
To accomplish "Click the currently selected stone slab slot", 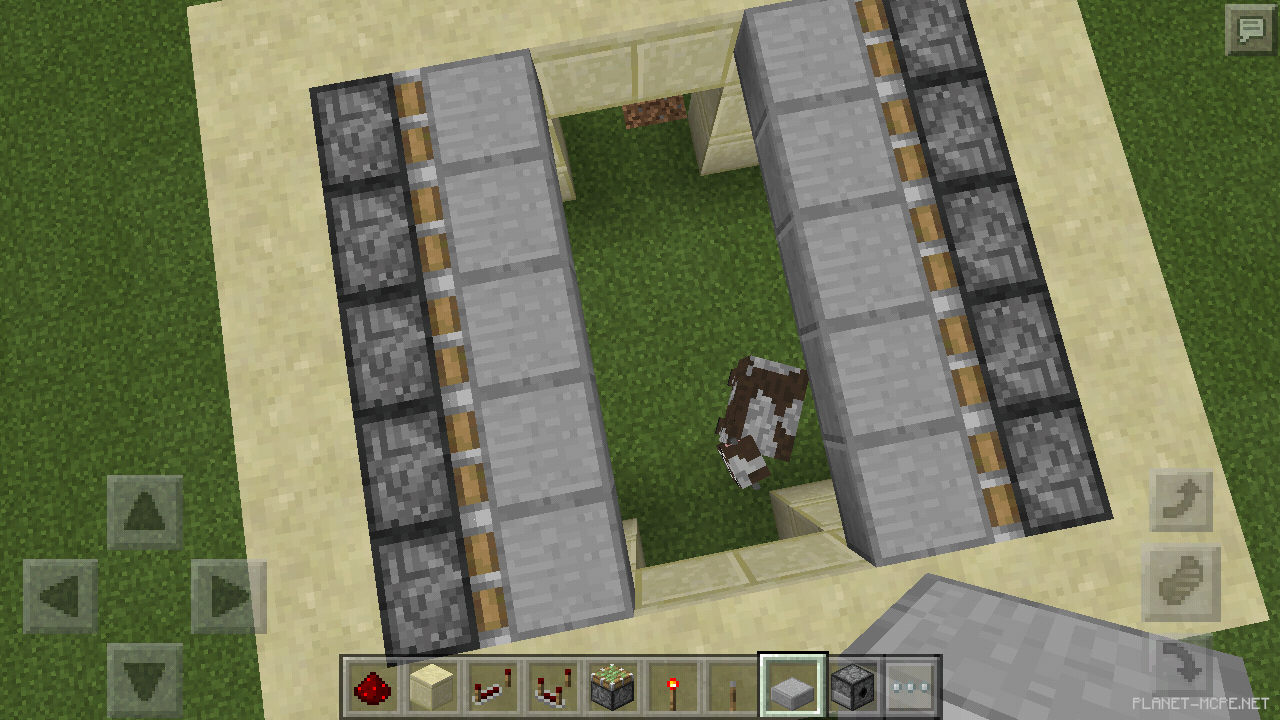I will [x=792, y=685].
